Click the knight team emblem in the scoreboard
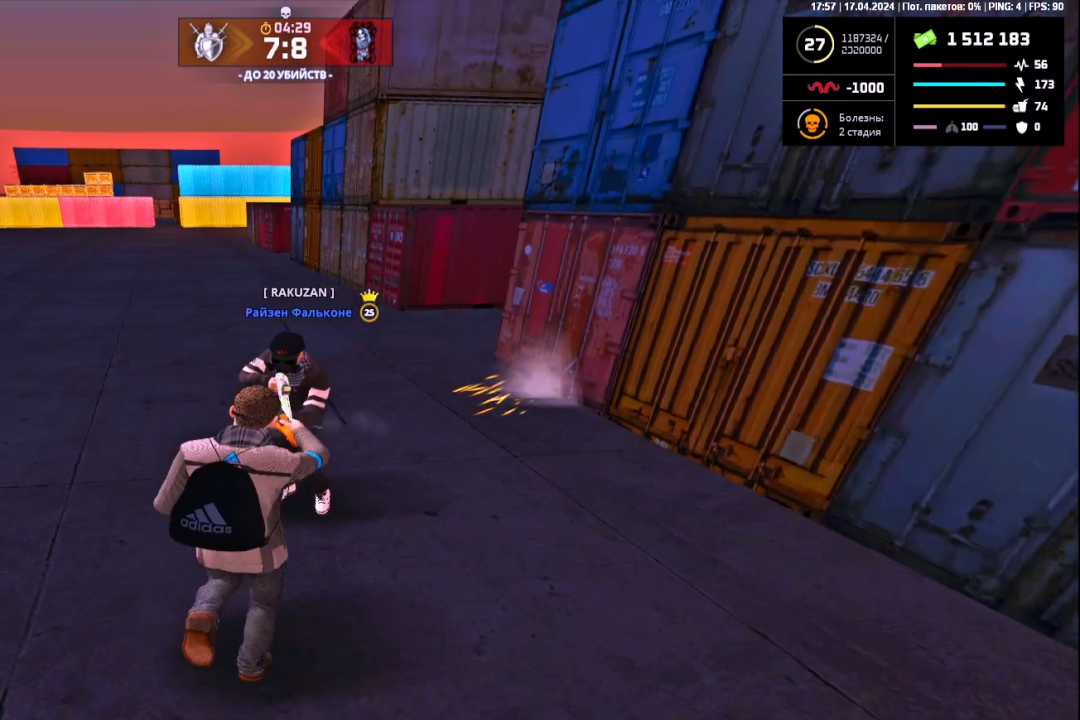 coord(210,43)
